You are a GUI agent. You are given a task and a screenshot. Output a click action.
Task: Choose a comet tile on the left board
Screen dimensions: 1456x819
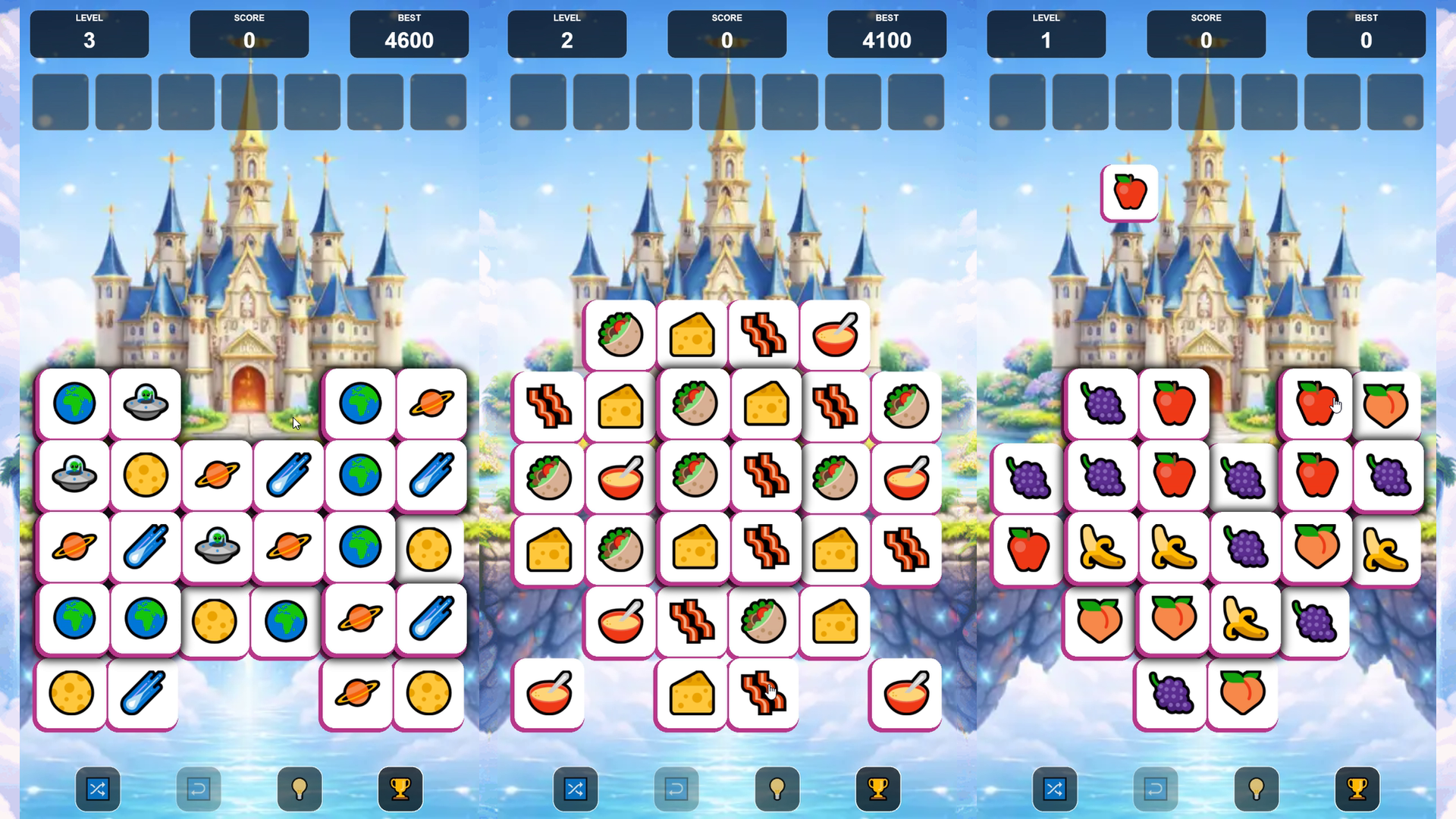[287, 475]
